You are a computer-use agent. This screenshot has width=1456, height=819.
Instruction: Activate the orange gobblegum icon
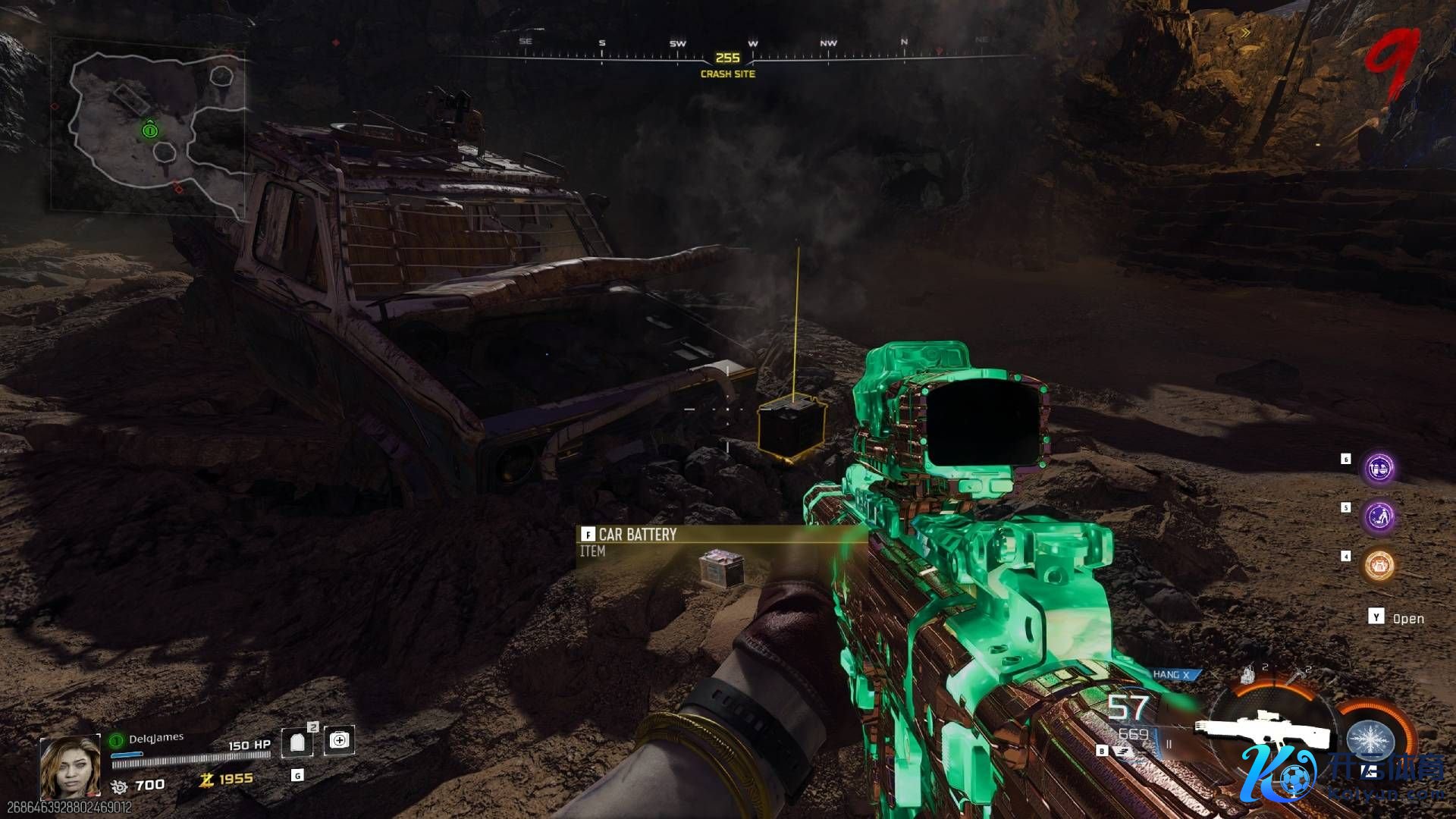(1379, 565)
